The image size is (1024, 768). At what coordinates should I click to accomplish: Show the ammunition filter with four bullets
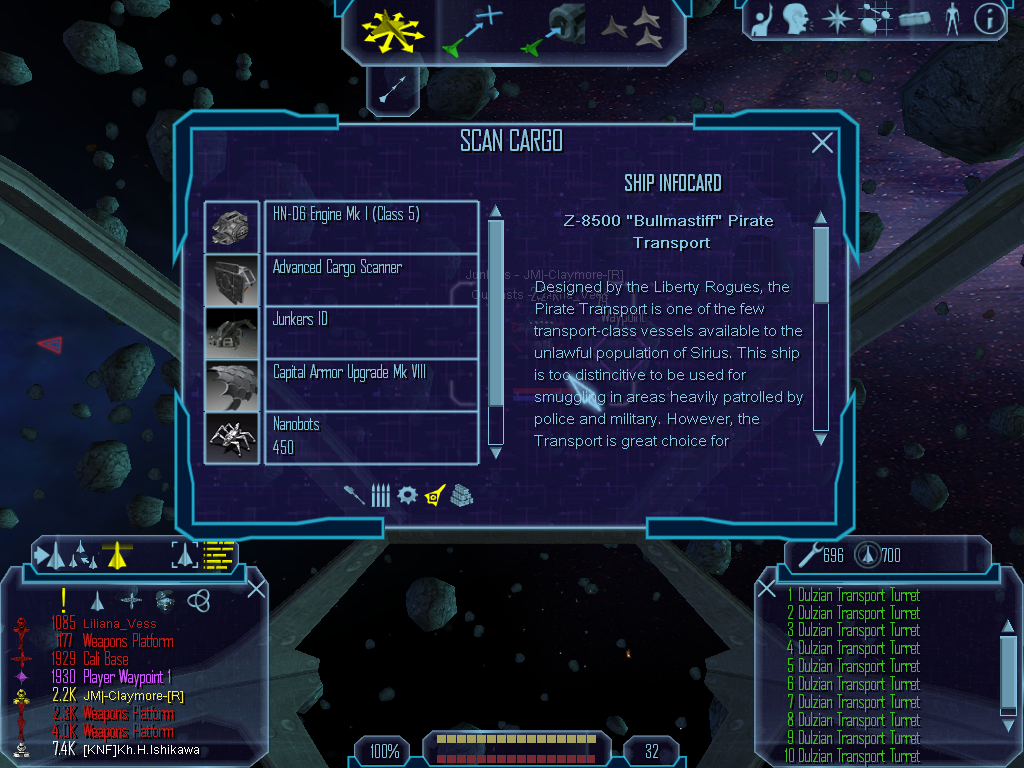[x=380, y=495]
